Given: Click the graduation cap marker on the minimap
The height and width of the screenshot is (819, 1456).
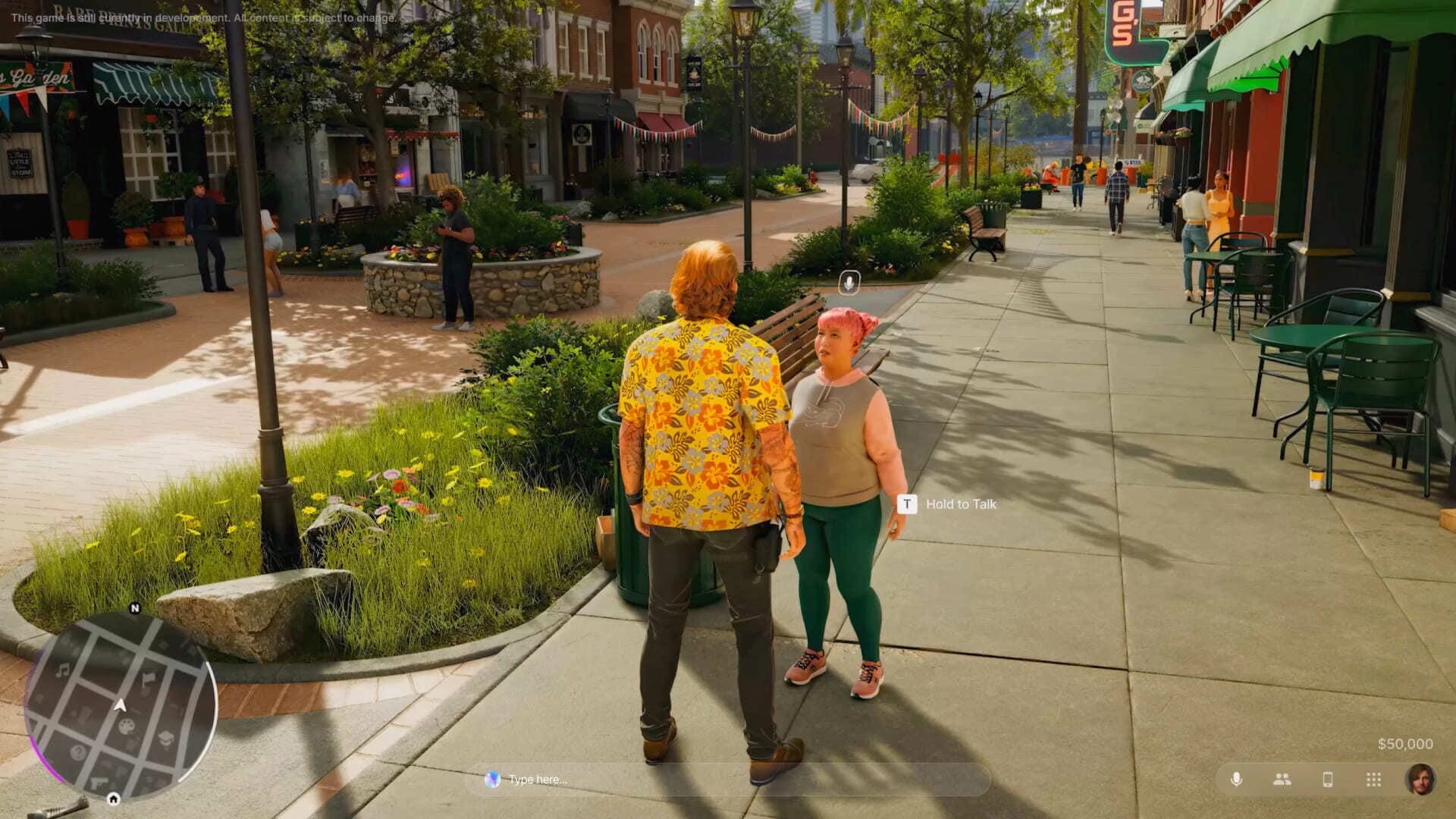Looking at the screenshot, I should click(x=166, y=738).
